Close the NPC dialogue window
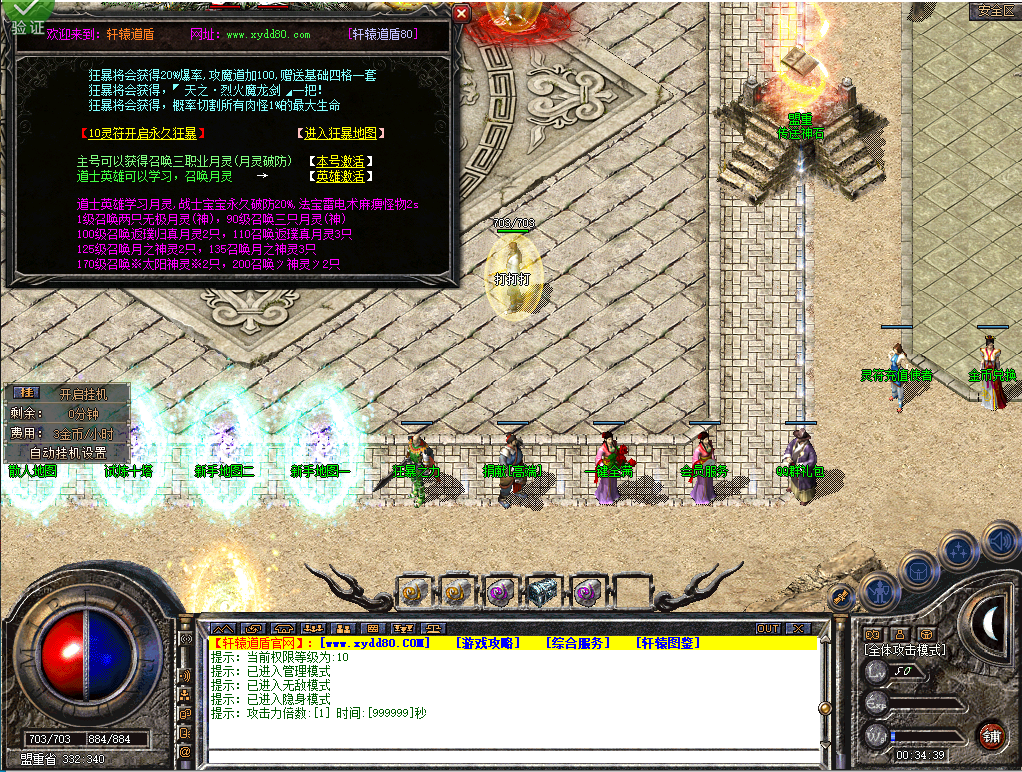1022x772 pixels. pos(461,13)
